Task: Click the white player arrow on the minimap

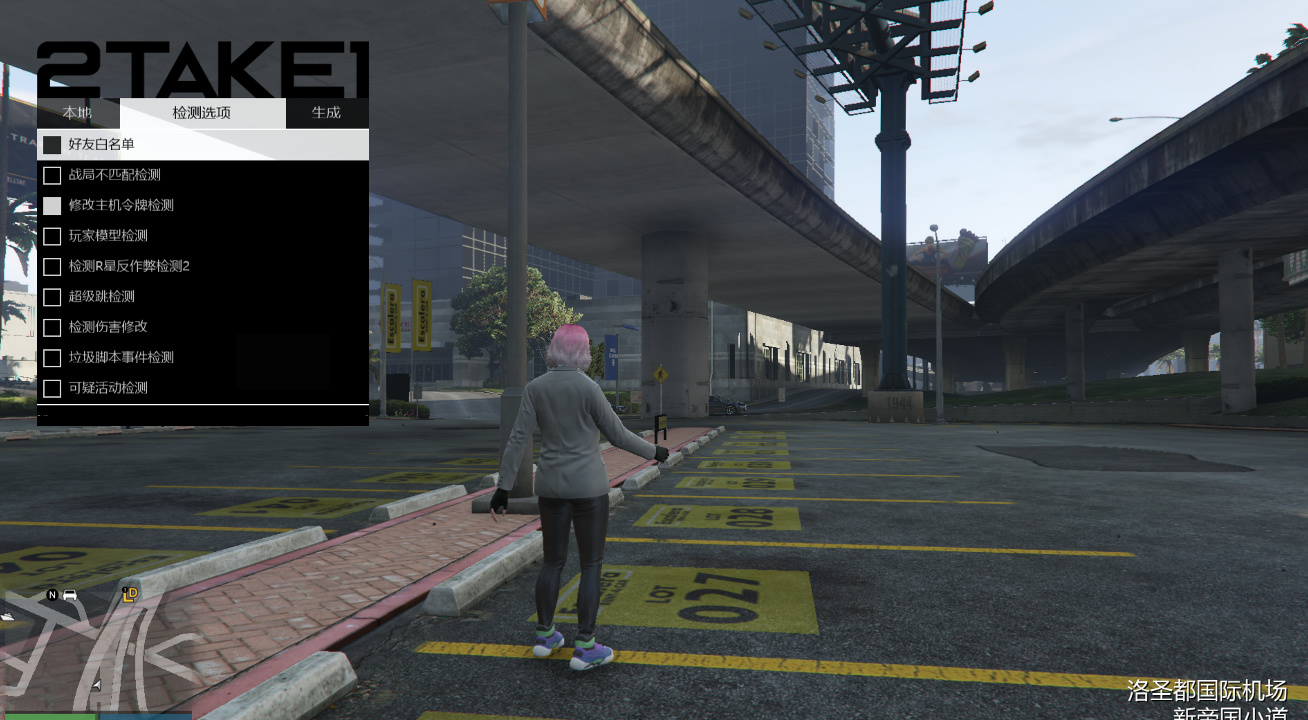Action: point(96,684)
